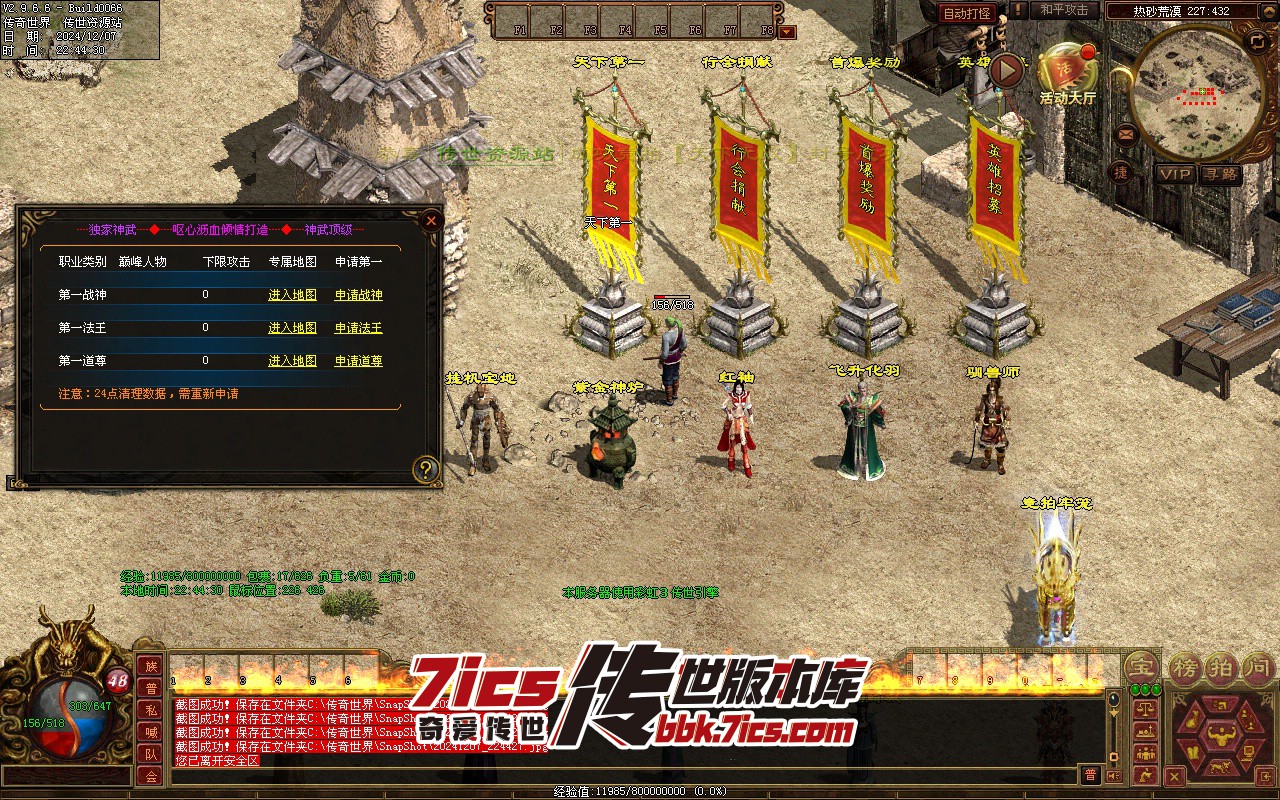
Task: Switch the 和平攻击 attack mode
Action: click(x=1064, y=10)
